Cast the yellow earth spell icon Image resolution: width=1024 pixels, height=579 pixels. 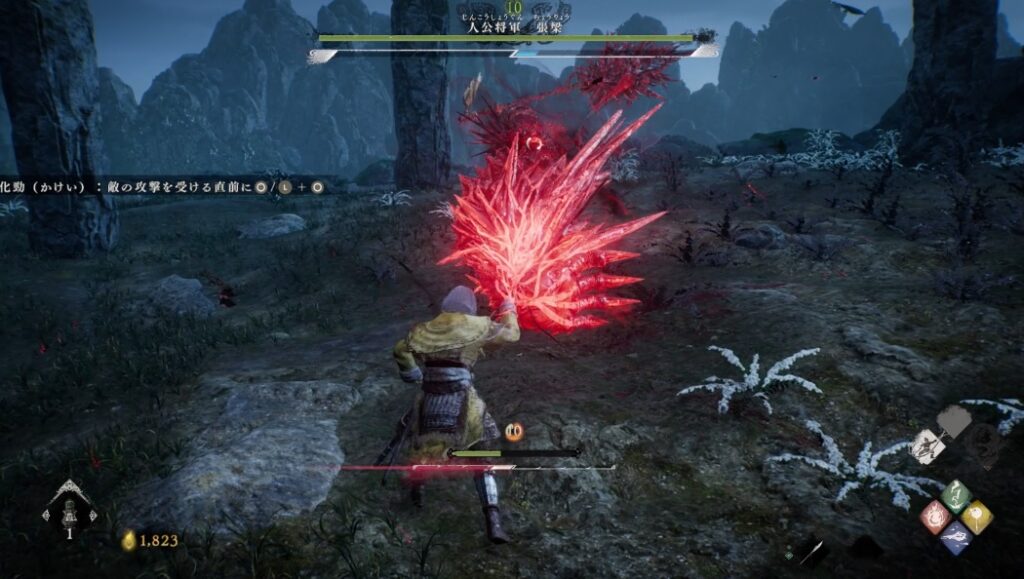(x=978, y=516)
